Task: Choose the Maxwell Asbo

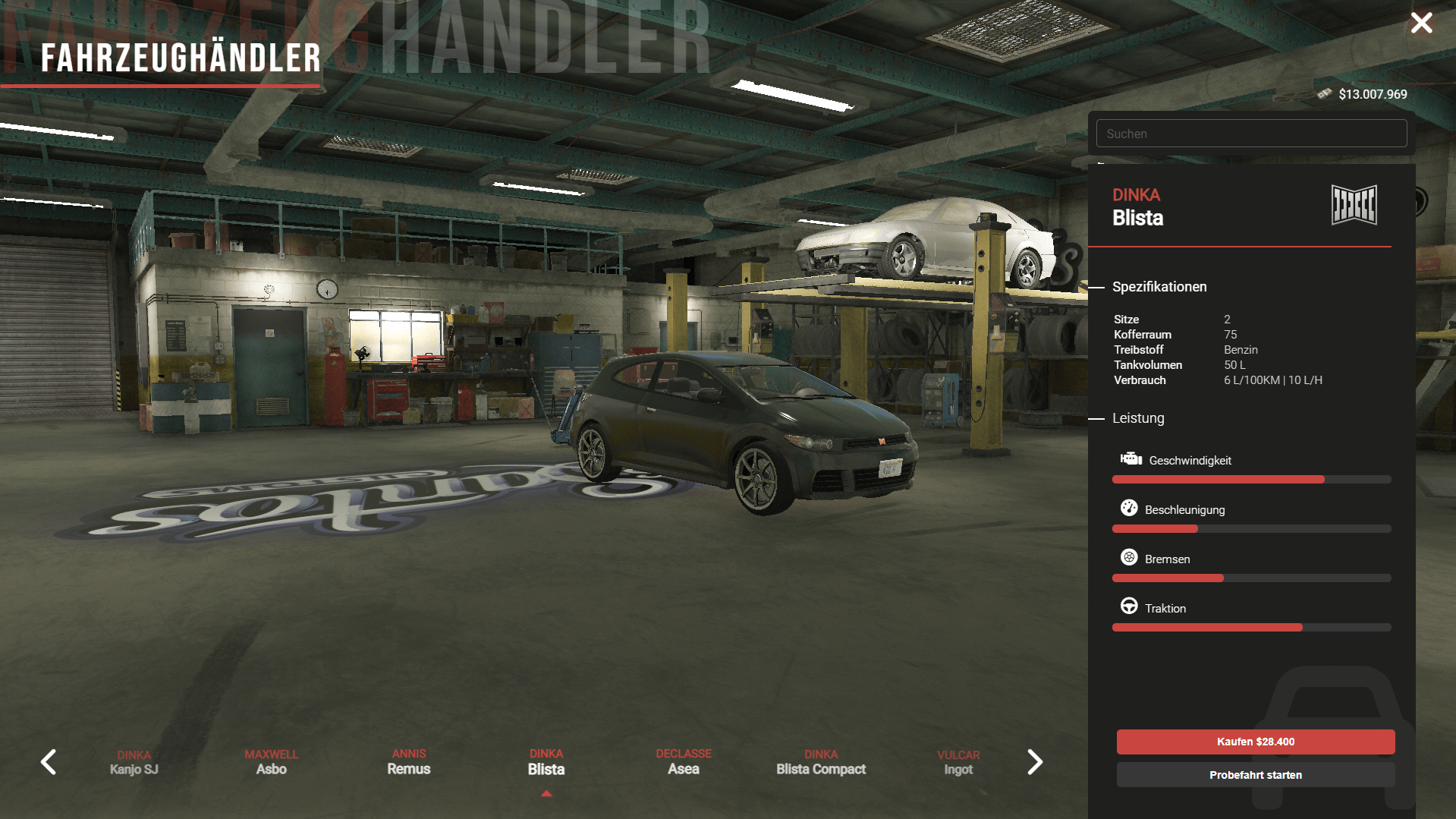Action: tap(272, 762)
